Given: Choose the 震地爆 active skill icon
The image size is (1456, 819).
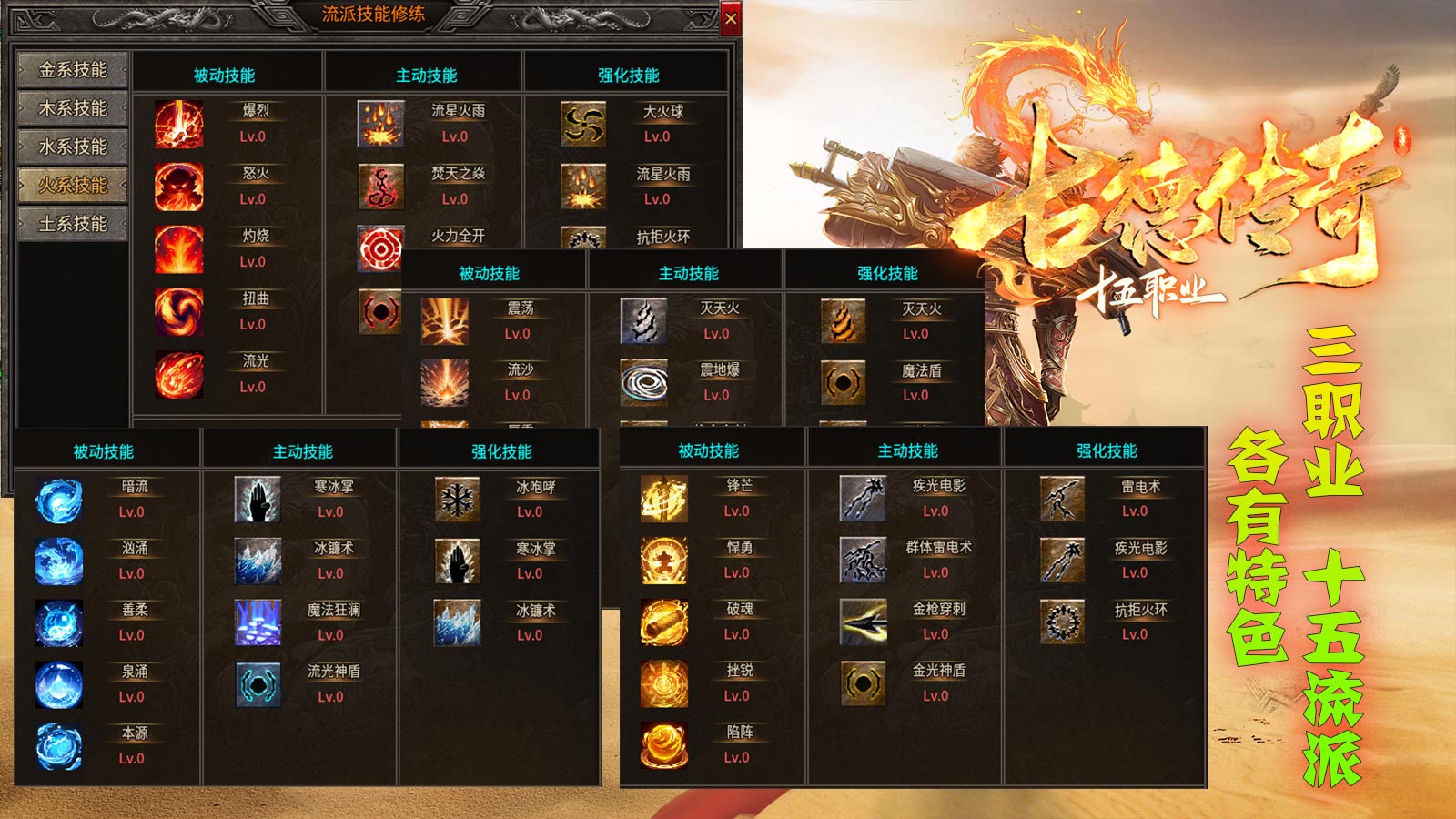Looking at the screenshot, I should click(x=643, y=382).
